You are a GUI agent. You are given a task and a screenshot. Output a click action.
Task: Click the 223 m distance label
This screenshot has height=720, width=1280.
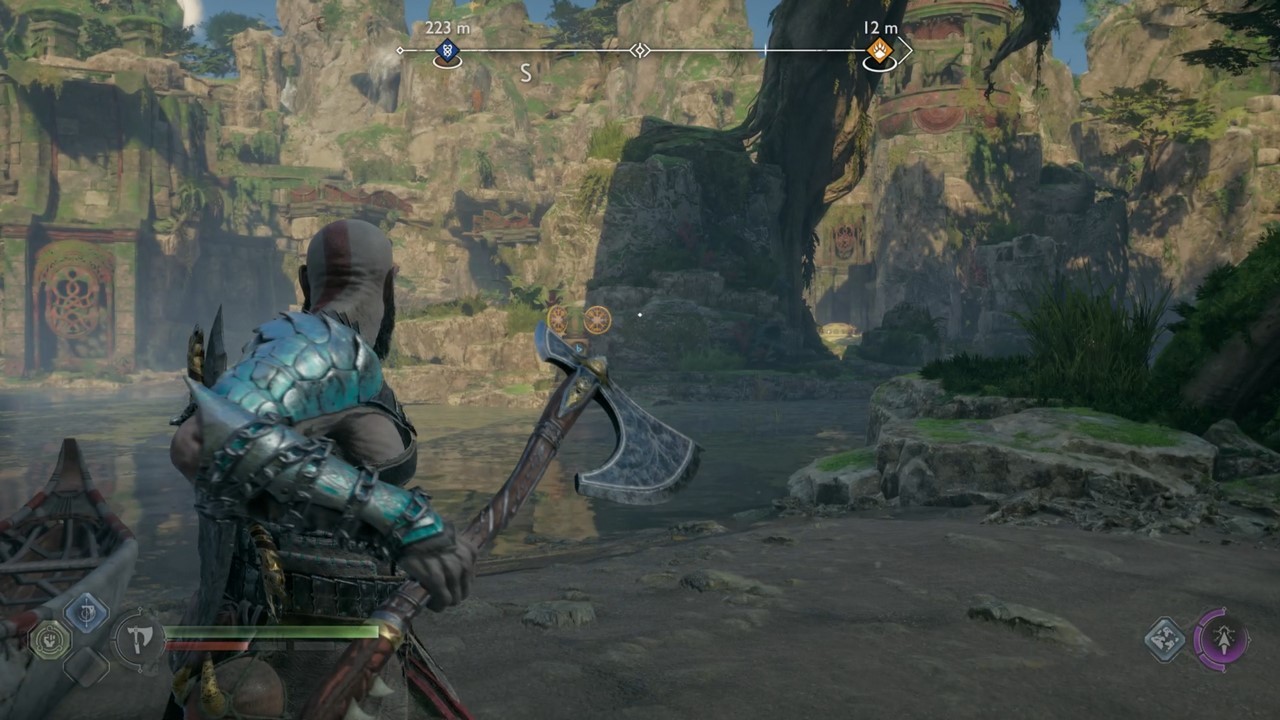[x=448, y=27]
